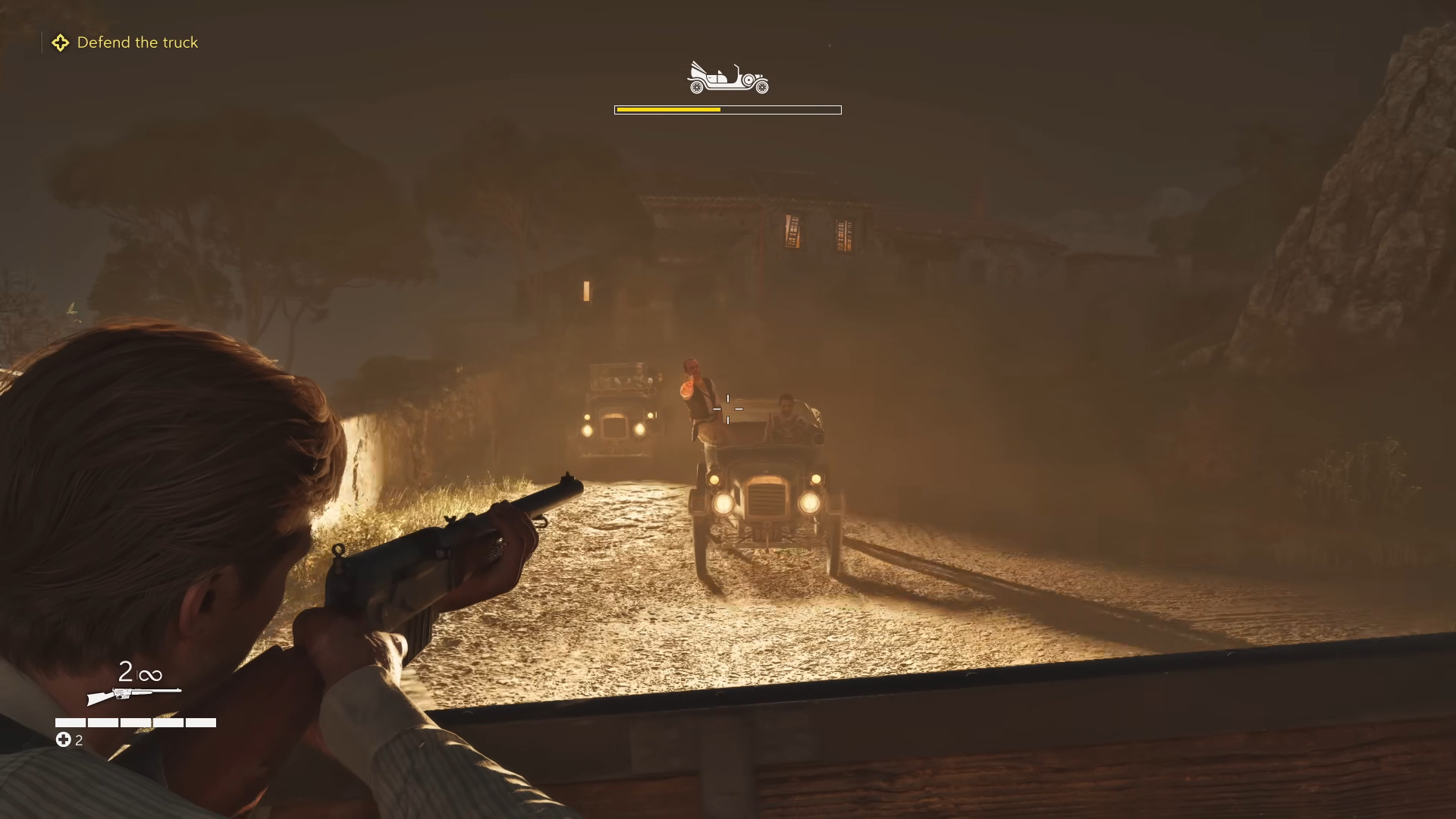Click the leftmost health bar segment
The width and height of the screenshot is (1456, 819).
tap(69, 723)
